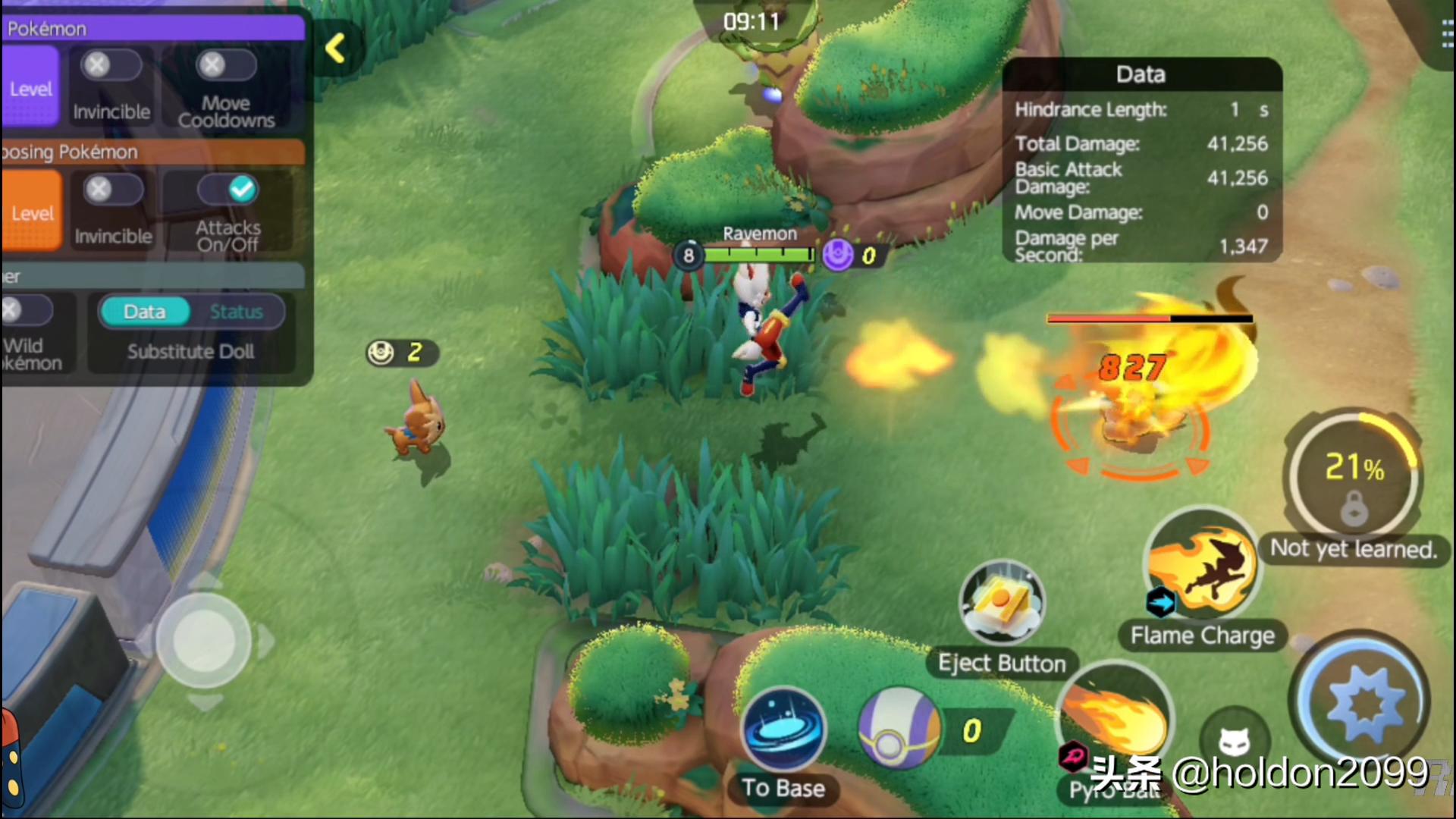Tap the cat face target-lock icon

(1235, 741)
